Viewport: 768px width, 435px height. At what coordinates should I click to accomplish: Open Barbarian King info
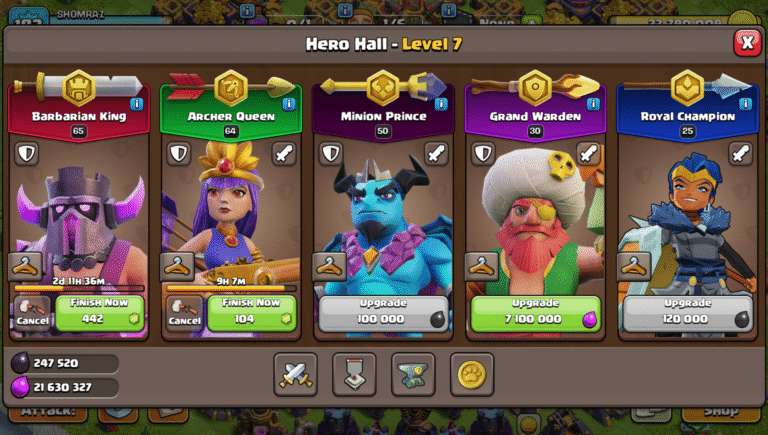(136, 103)
